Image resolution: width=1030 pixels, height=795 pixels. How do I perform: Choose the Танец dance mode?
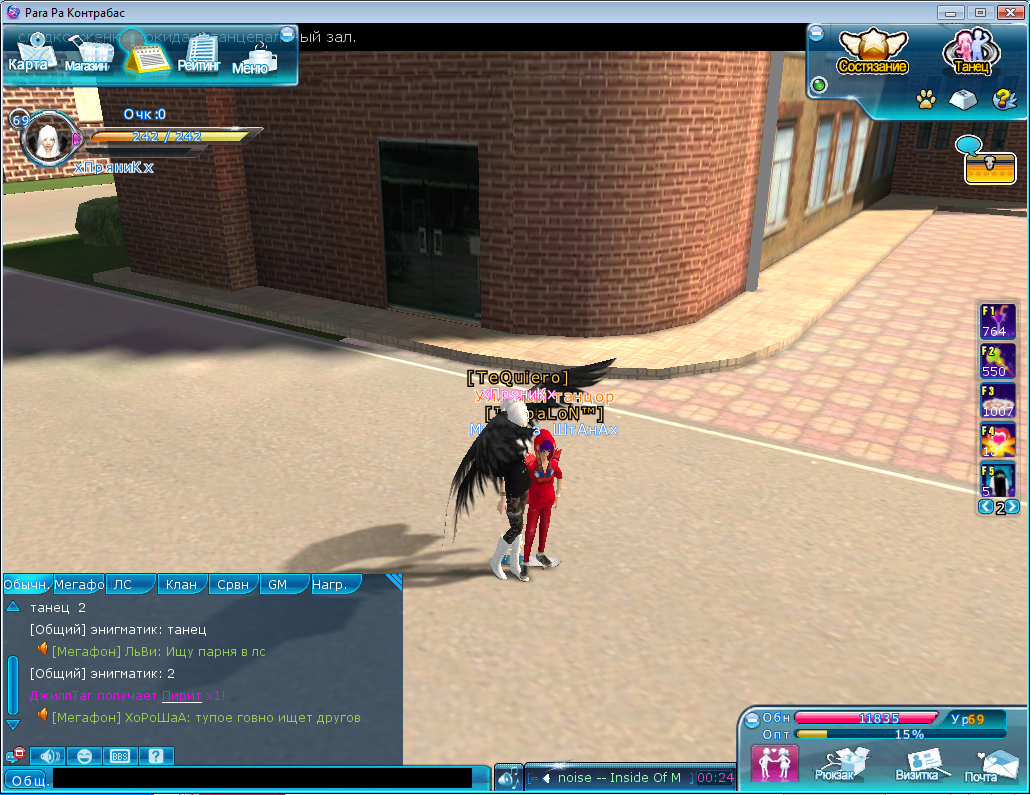point(968,52)
